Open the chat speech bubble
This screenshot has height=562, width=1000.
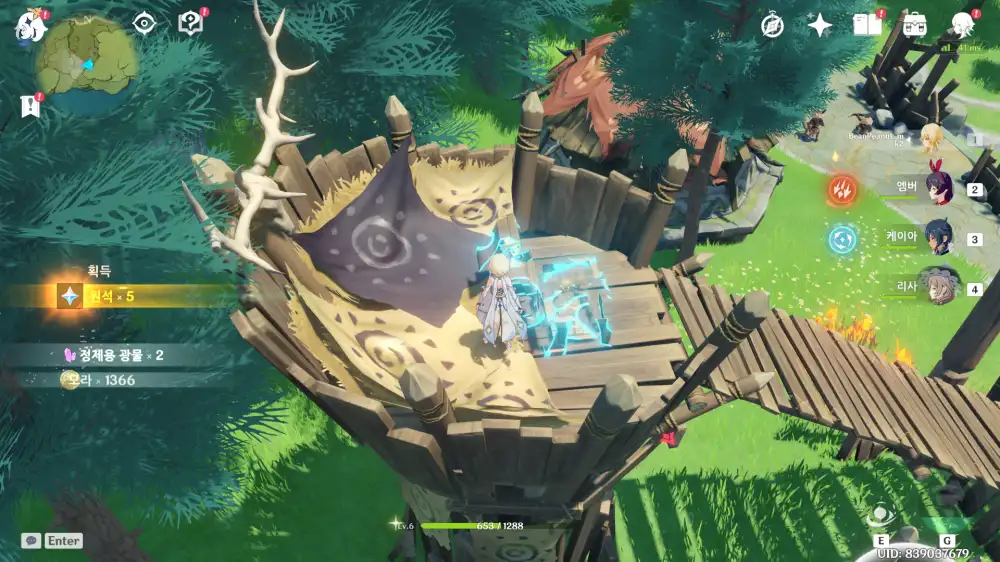[31, 540]
